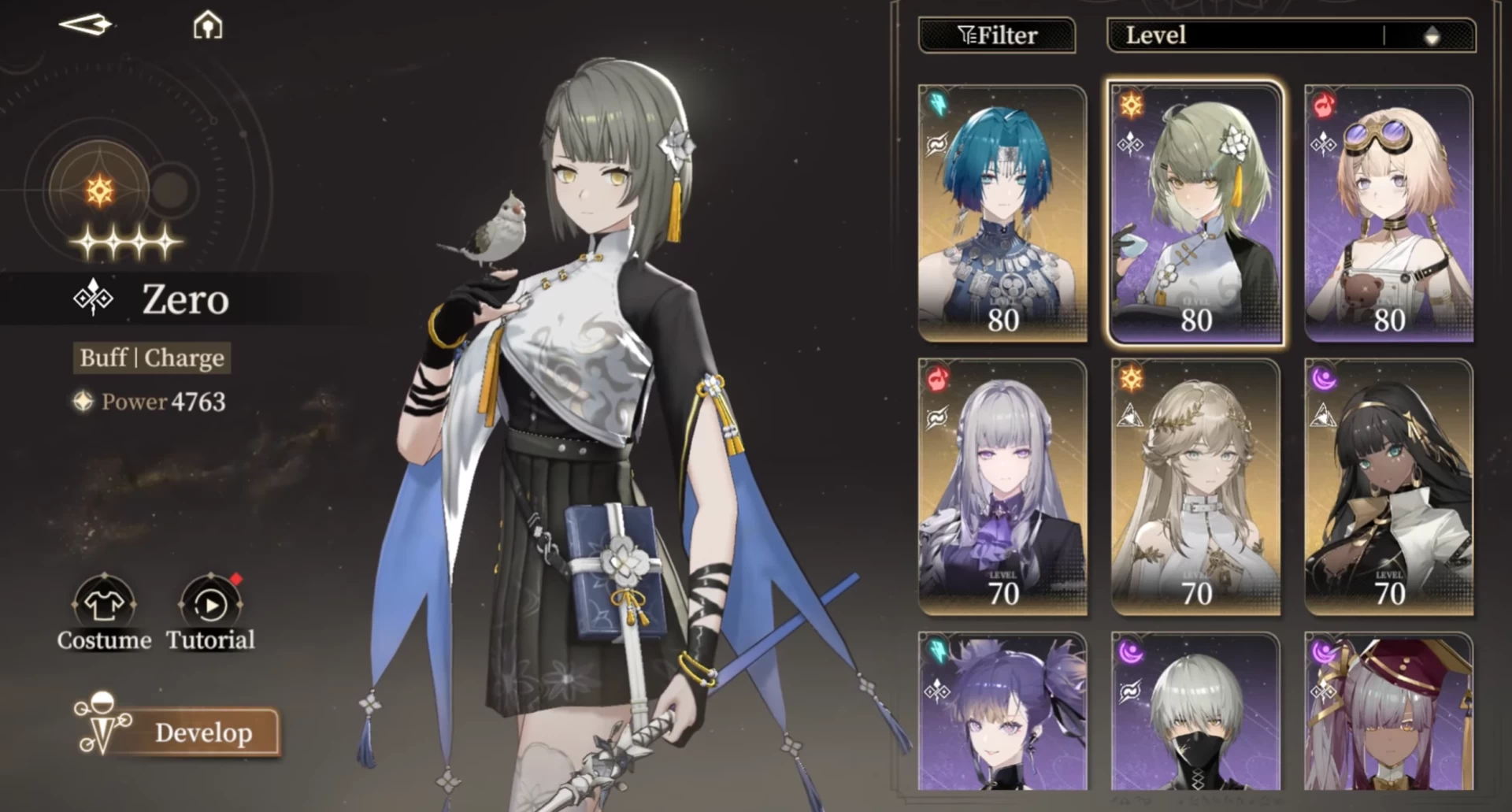The image size is (1512, 812).
Task: Choose the red-hat white-haired character card
Action: pyautogui.click(x=1388, y=713)
